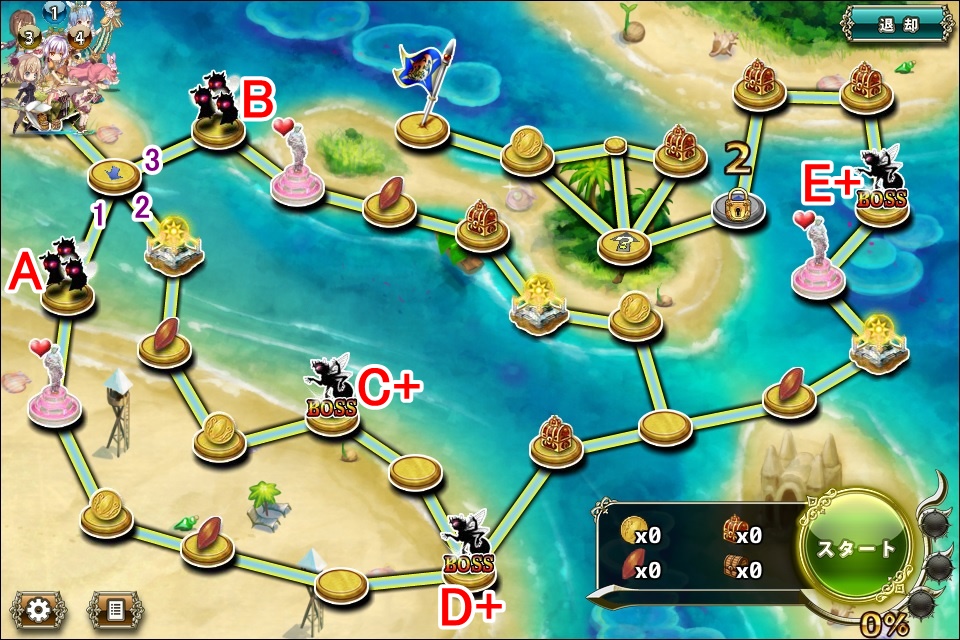
Task: Select the padlock locked node
Action: click(x=738, y=207)
